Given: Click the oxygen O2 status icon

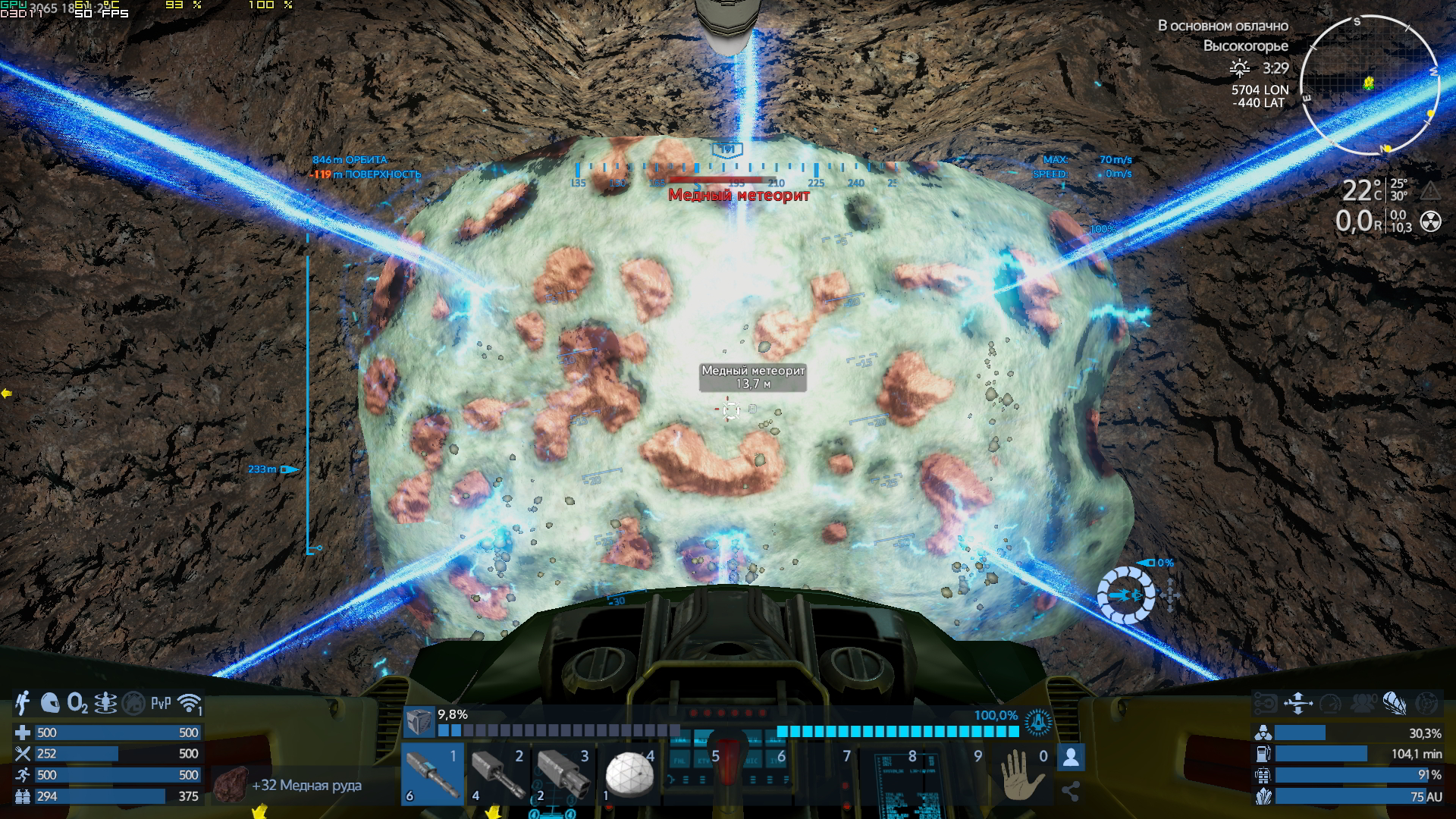Looking at the screenshot, I should pyautogui.click(x=77, y=704).
